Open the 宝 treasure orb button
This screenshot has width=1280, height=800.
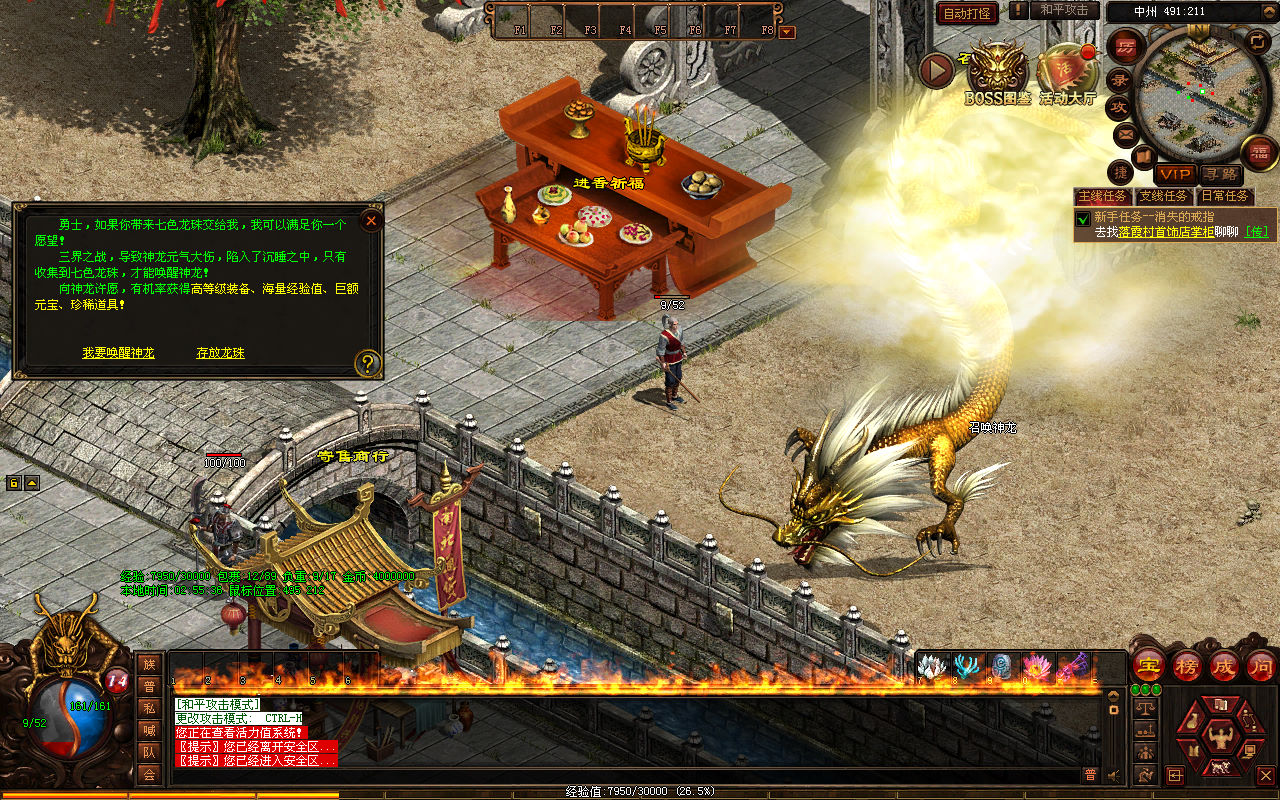coord(1148,664)
